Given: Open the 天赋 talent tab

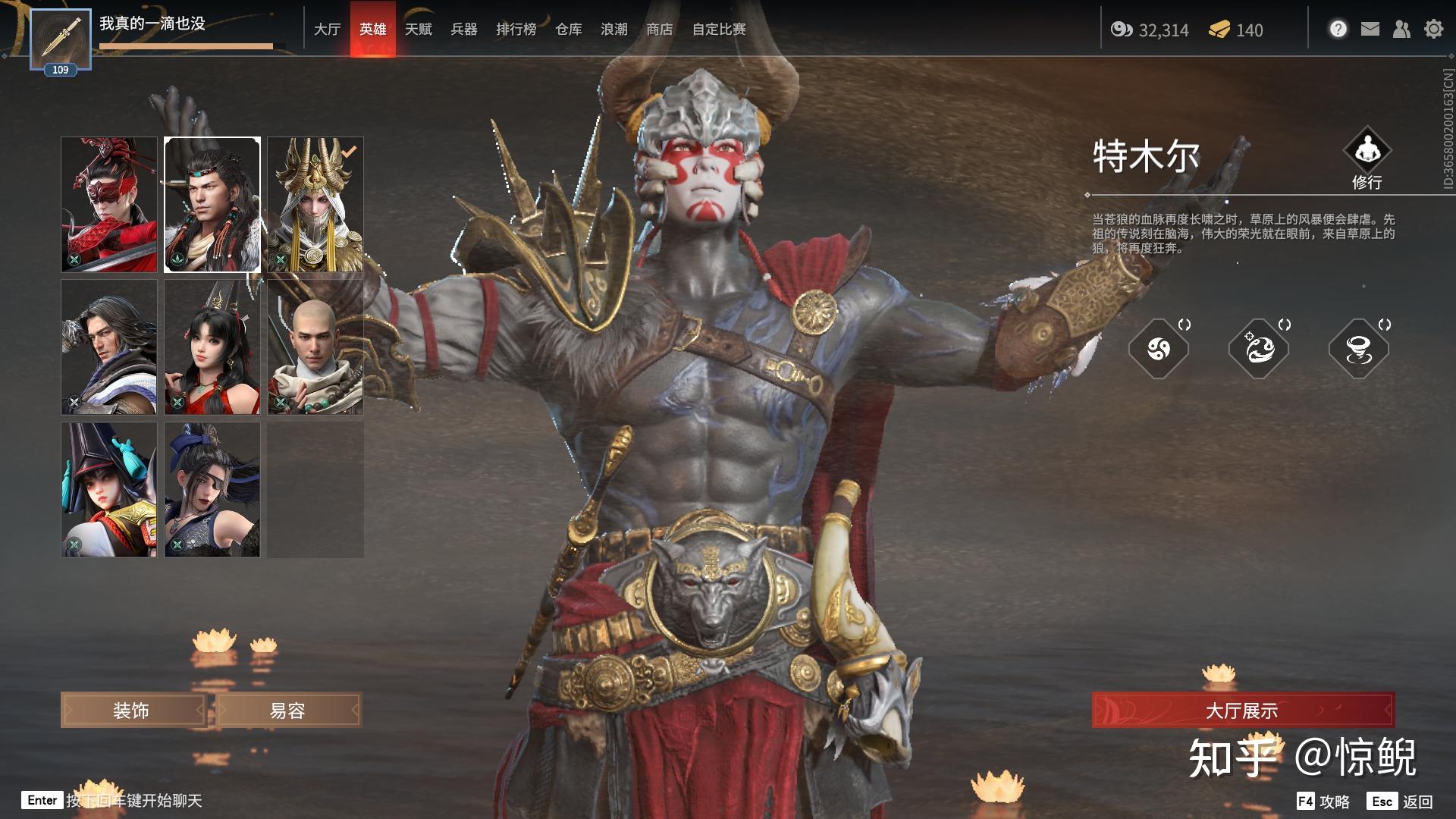Looking at the screenshot, I should pos(418,29).
